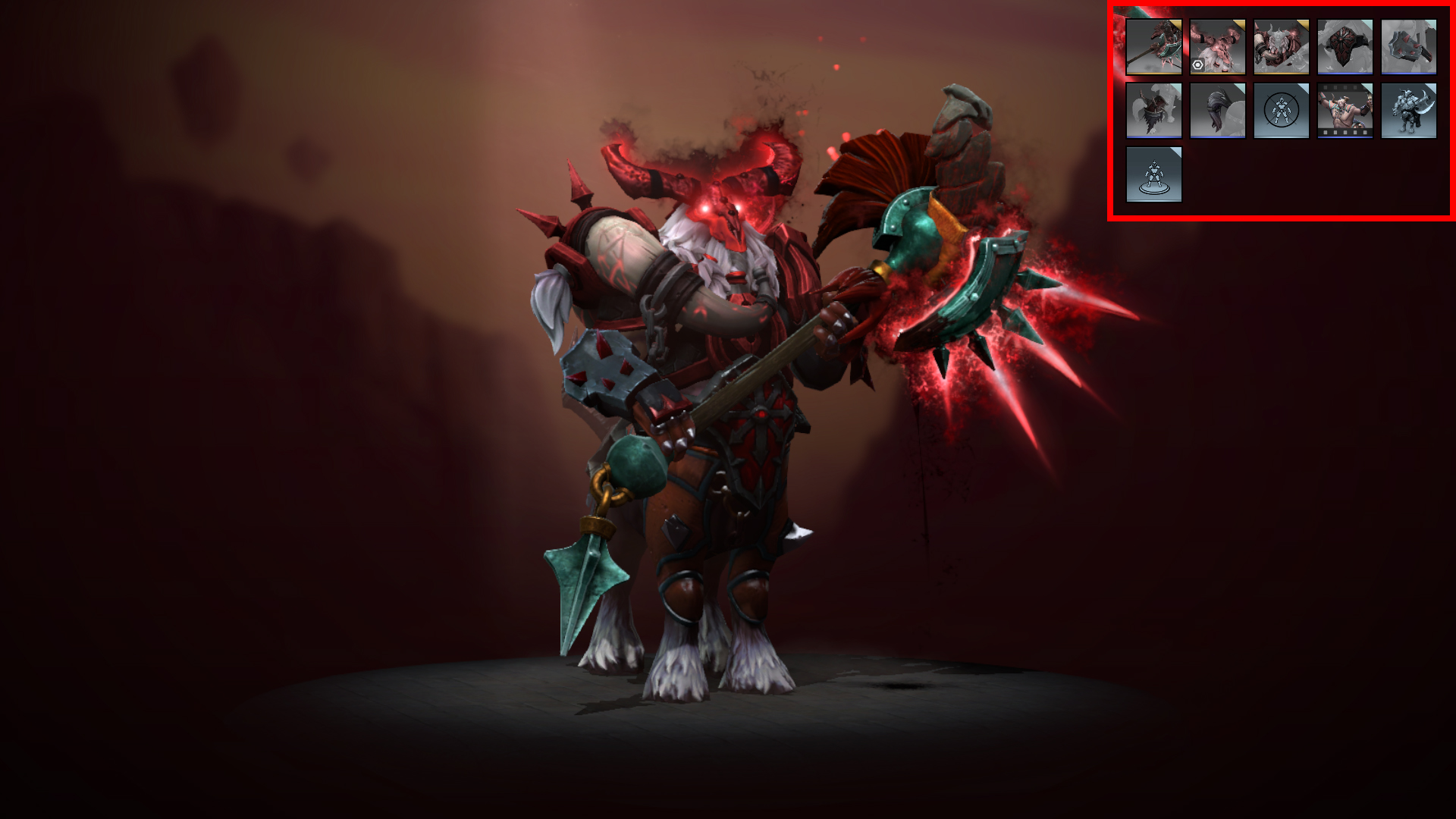Select the gray statue with axe slot

1408,111
